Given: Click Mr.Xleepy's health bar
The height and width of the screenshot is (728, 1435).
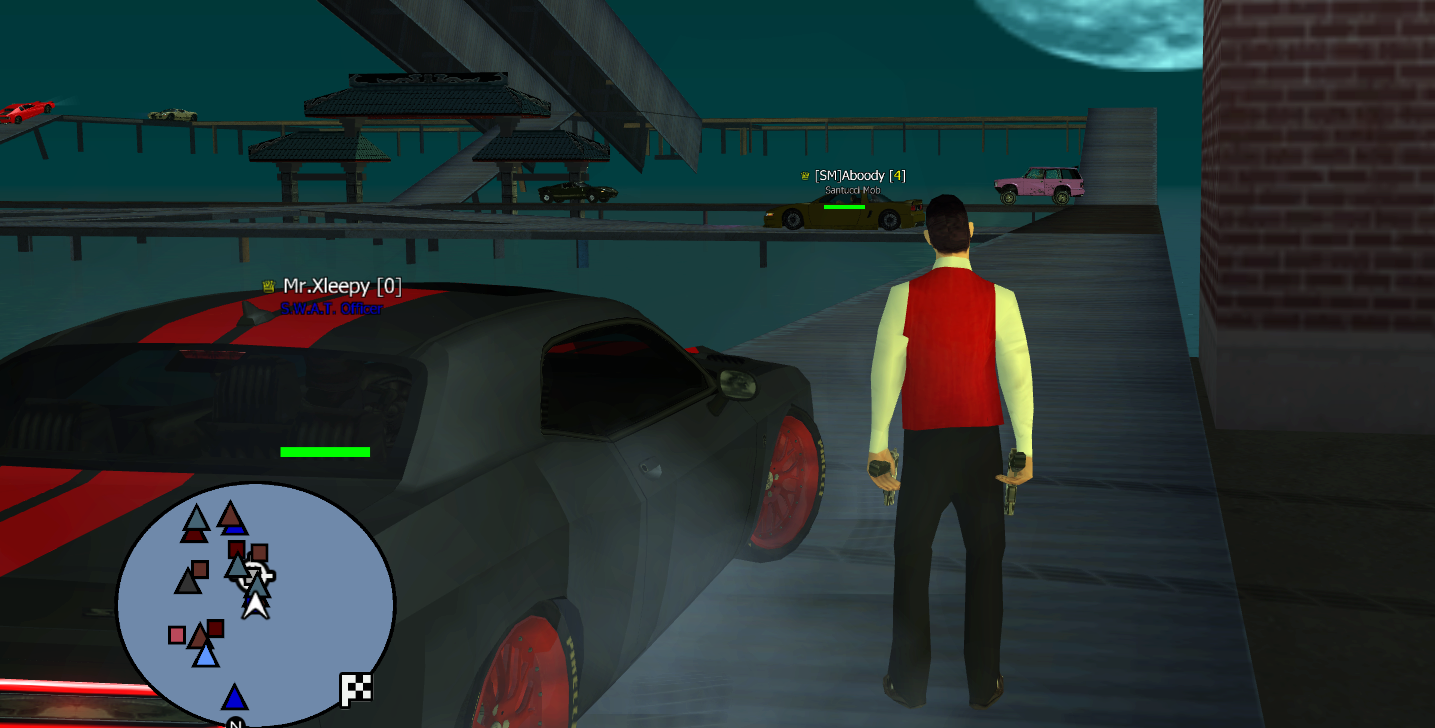Looking at the screenshot, I should (x=325, y=452).
